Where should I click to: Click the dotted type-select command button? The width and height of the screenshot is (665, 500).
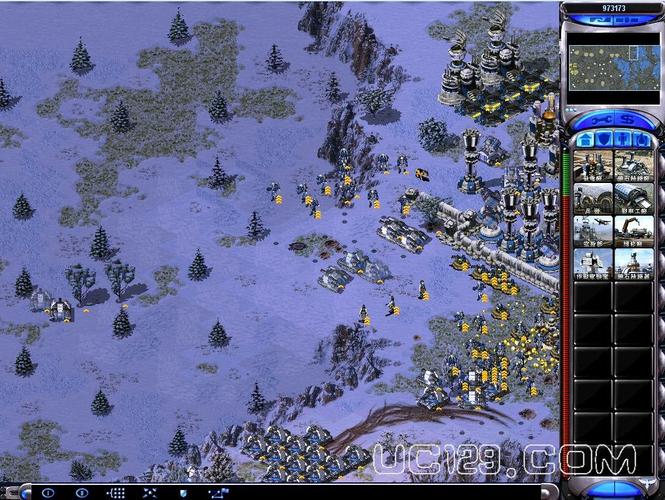tap(116, 493)
